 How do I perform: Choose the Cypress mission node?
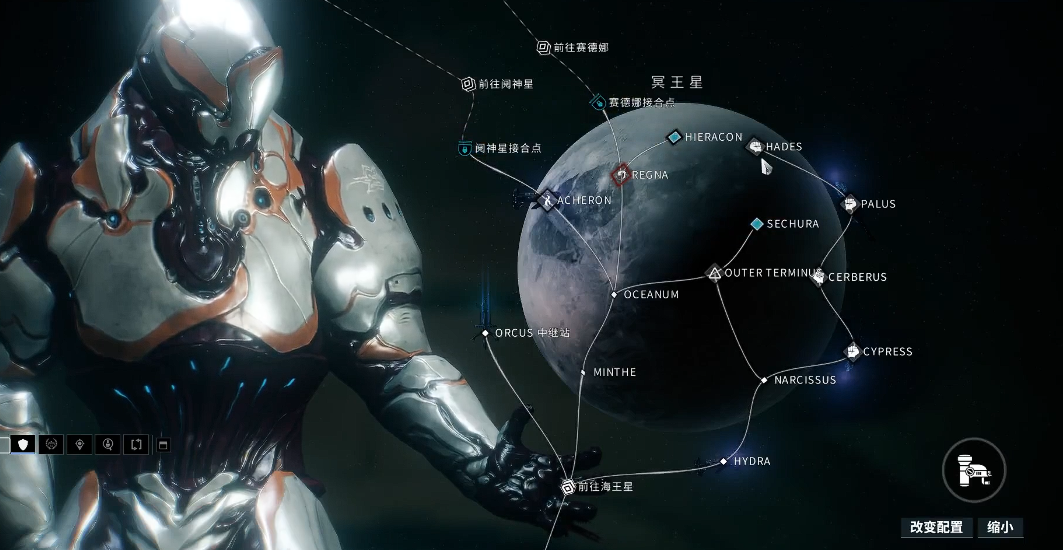click(x=853, y=351)
